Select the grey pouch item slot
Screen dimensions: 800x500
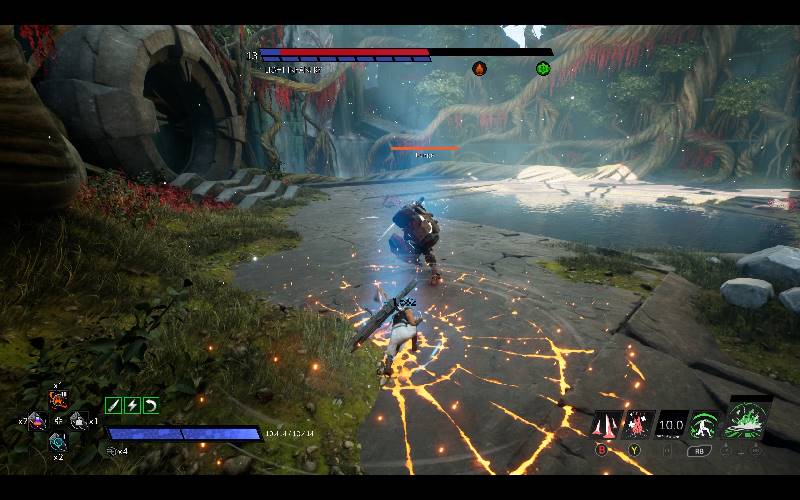79,421
